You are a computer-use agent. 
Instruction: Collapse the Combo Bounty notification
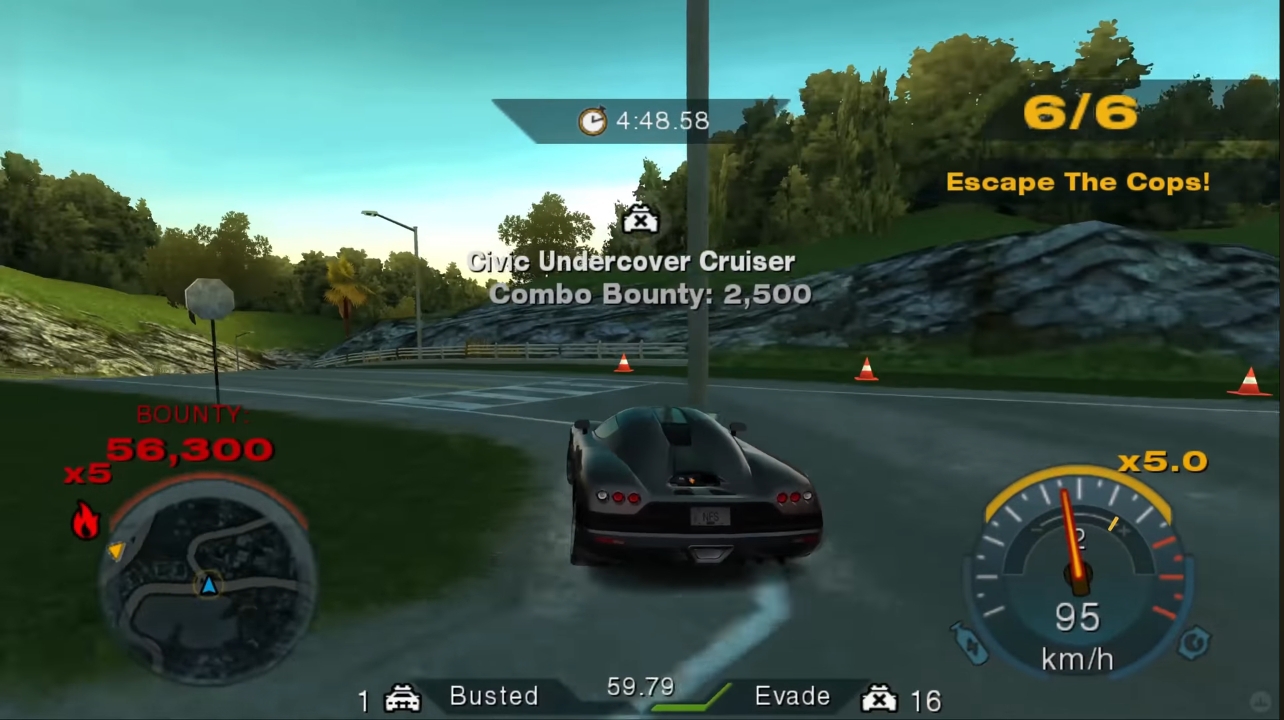650,294
